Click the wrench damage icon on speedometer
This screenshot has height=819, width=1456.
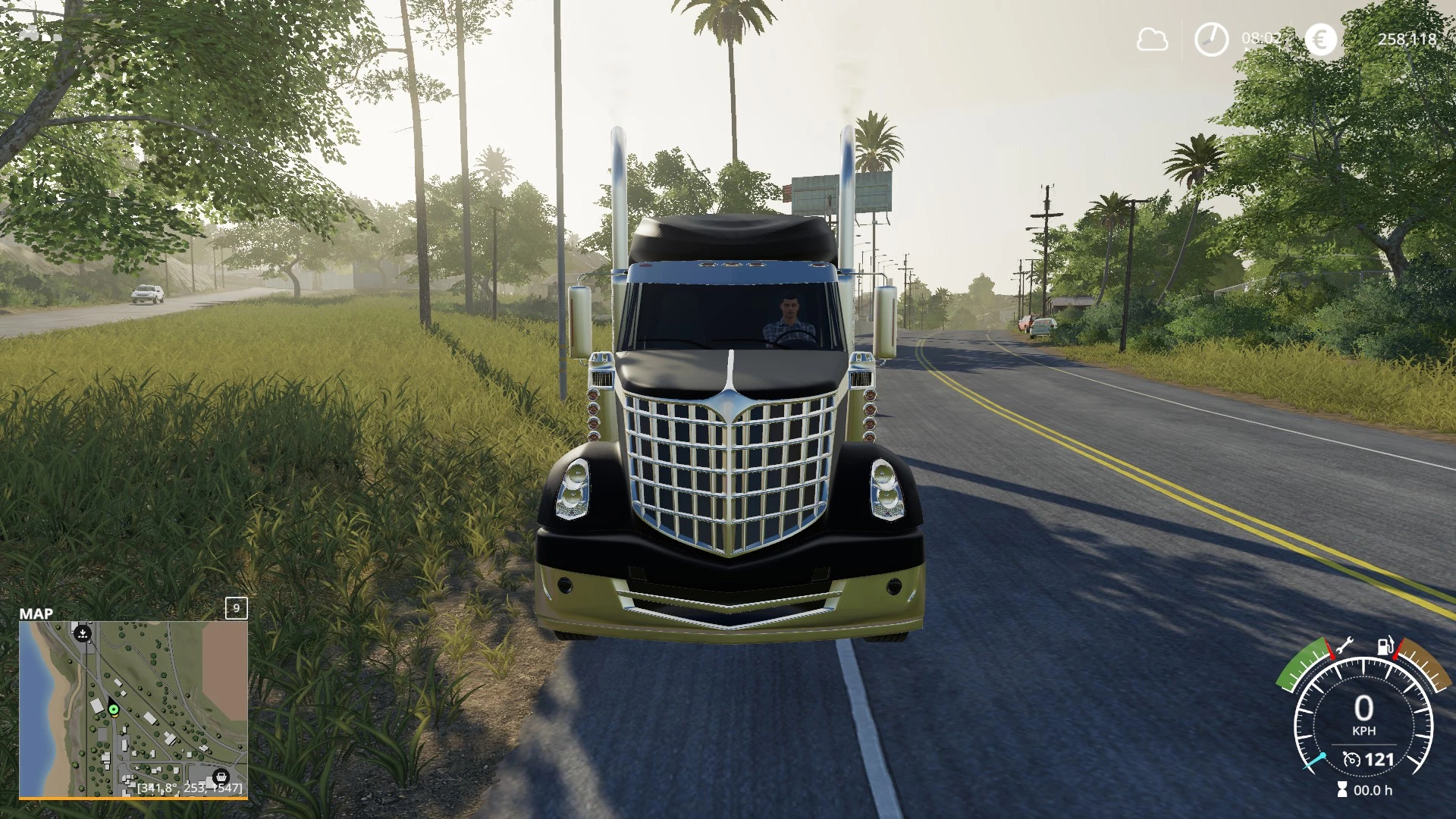point(1344,646)
